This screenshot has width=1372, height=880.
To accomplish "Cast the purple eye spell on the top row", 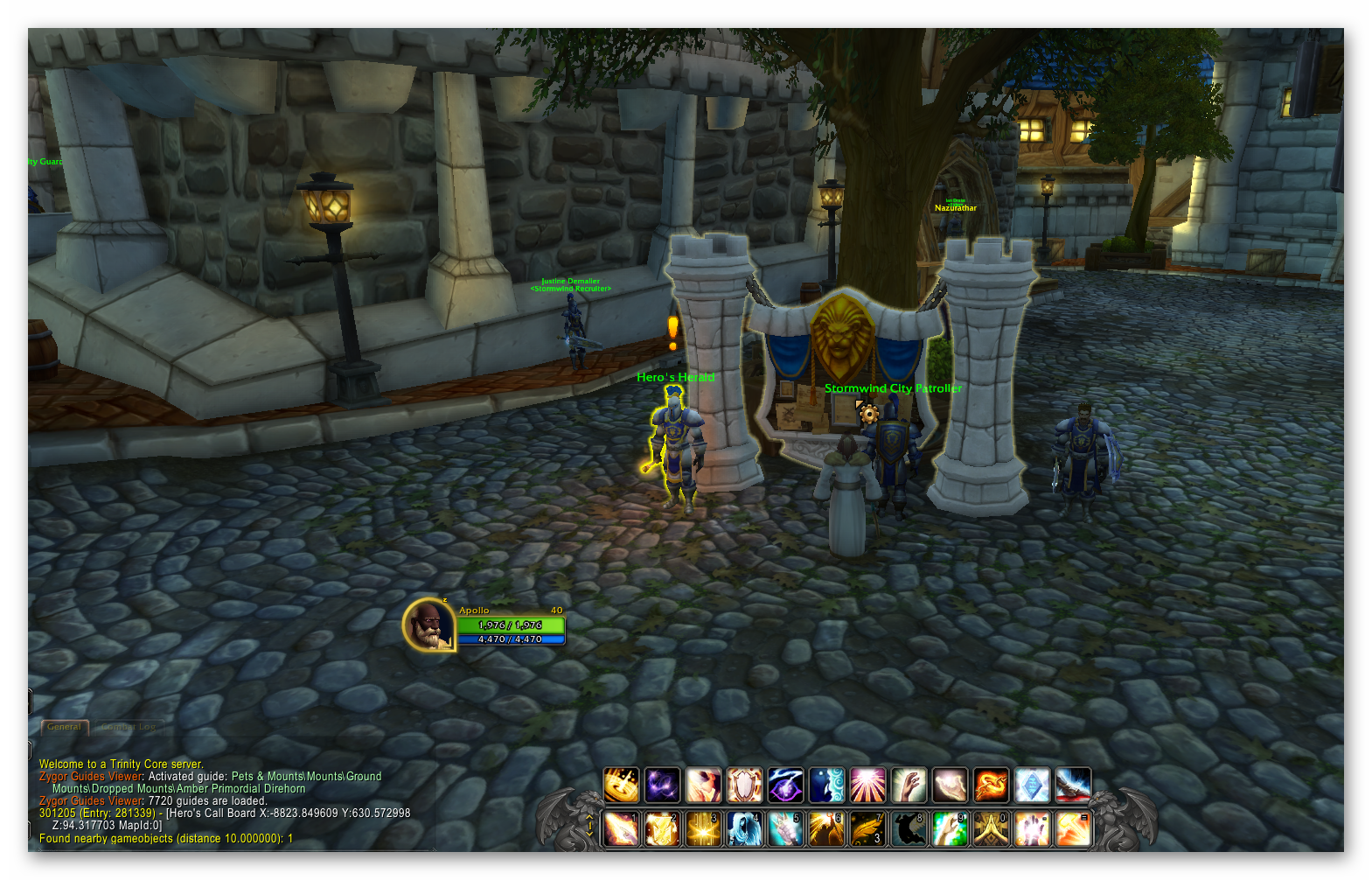I will tap(787, 785).
